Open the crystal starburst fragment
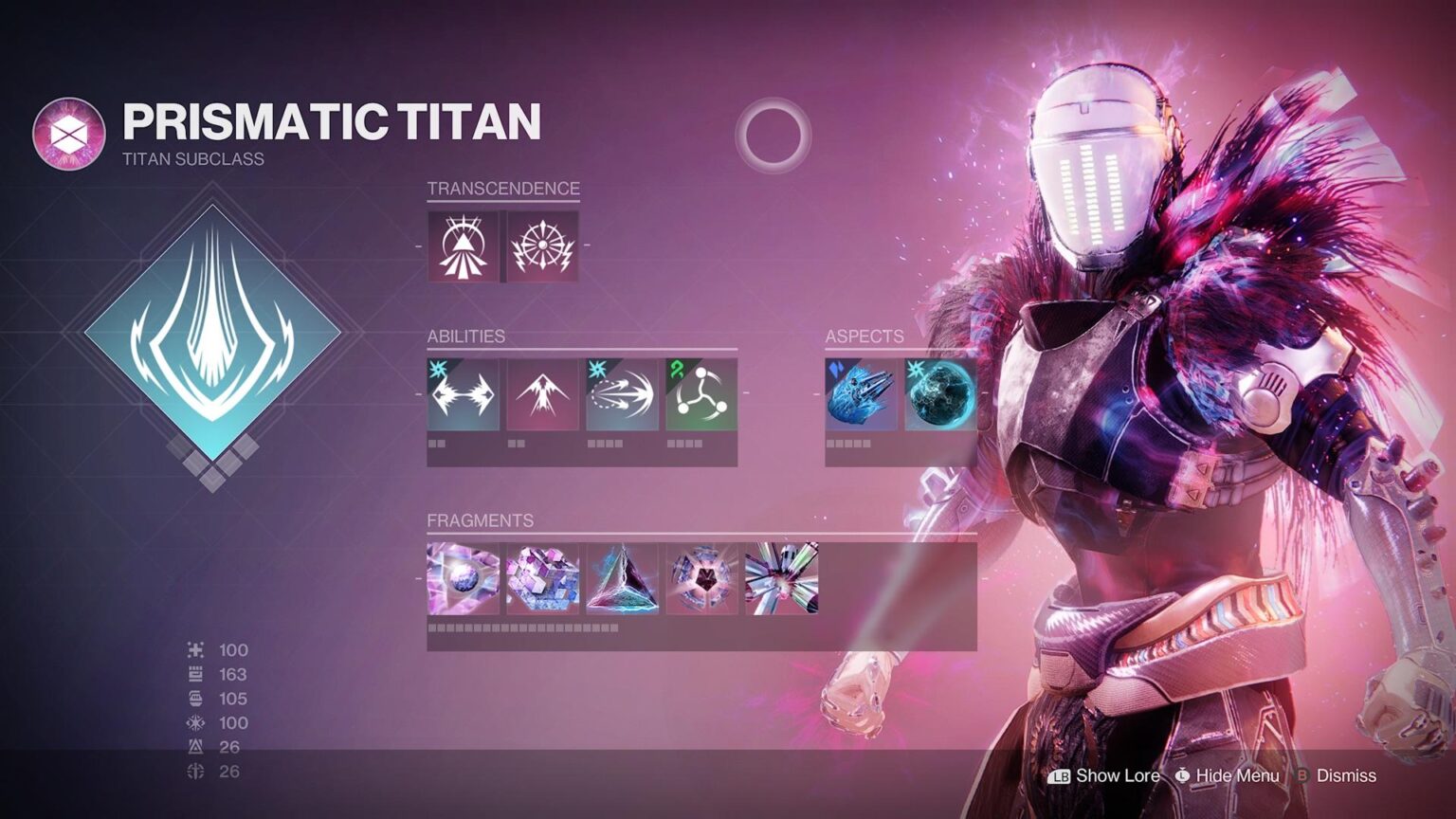Image resolution: width=1456 pixels, height=819 pixels. pyautogui.click(x=781, y=578)
